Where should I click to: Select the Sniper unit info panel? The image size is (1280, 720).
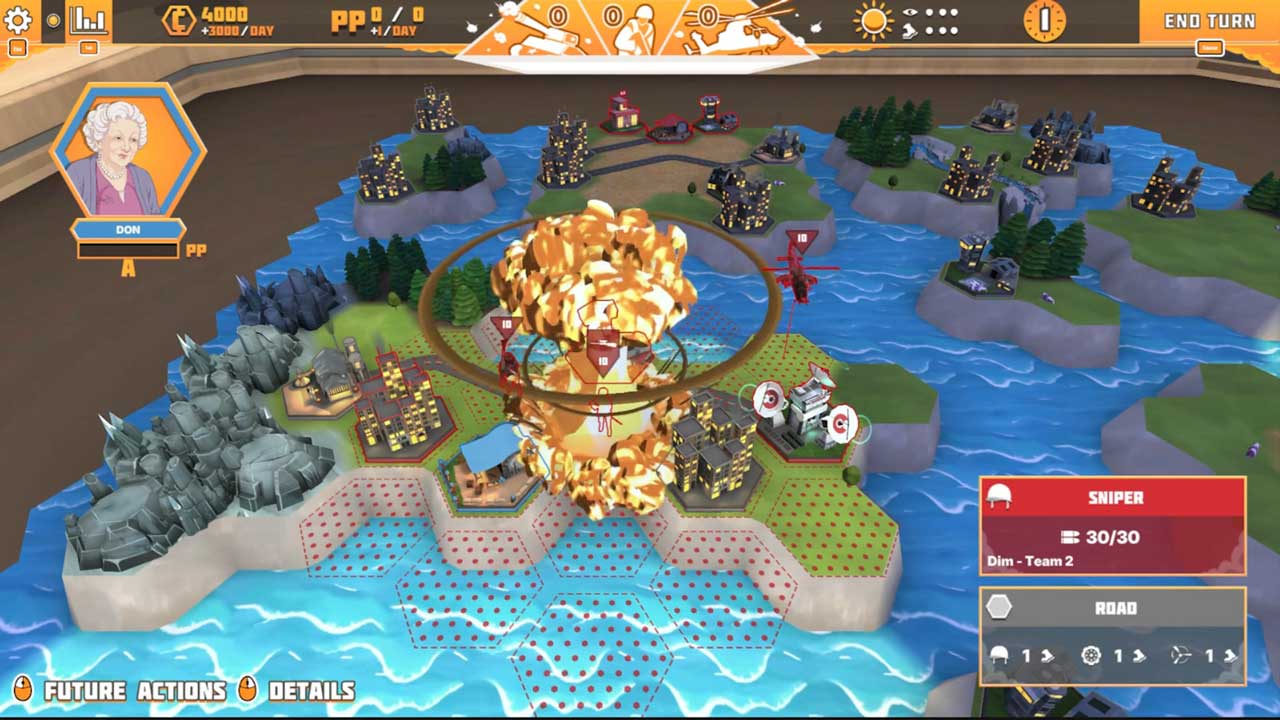[1113, 526]
